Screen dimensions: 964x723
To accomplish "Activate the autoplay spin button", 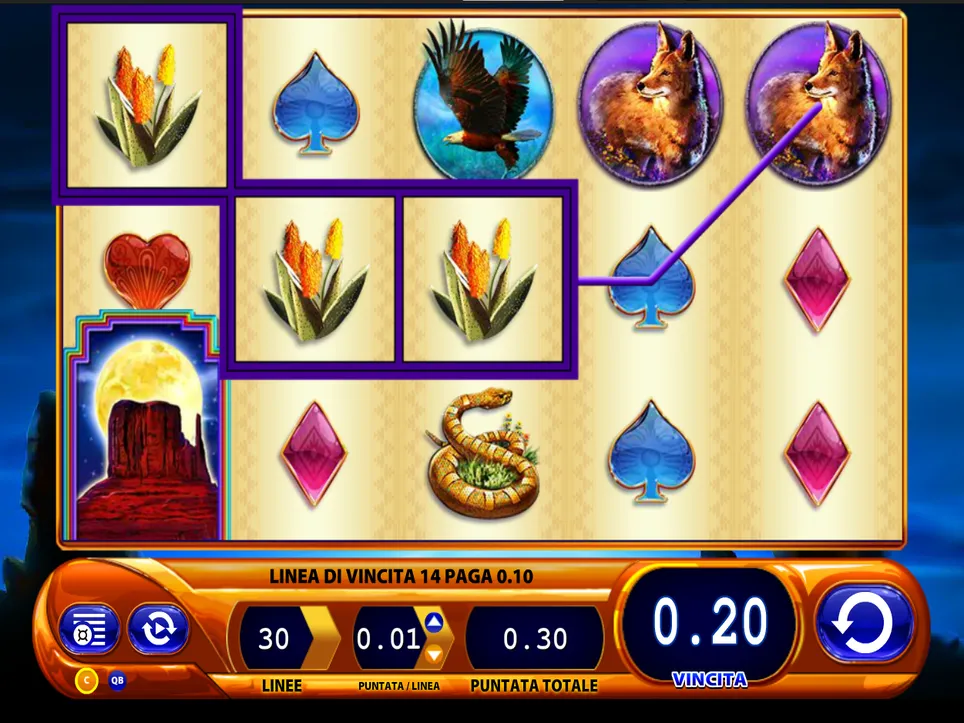I will click(158, 629).
